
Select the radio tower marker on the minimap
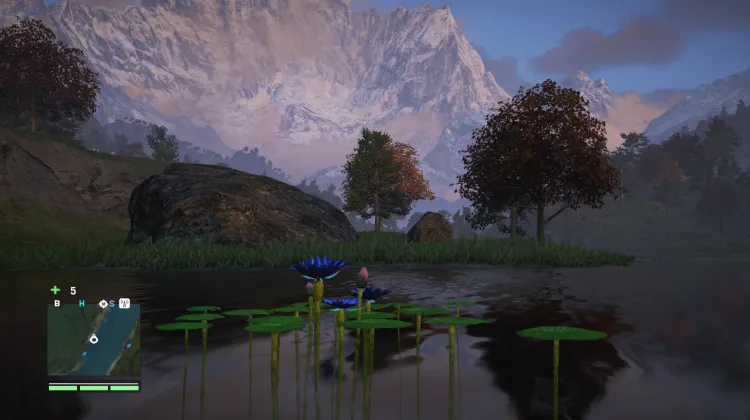pos(125,303)
